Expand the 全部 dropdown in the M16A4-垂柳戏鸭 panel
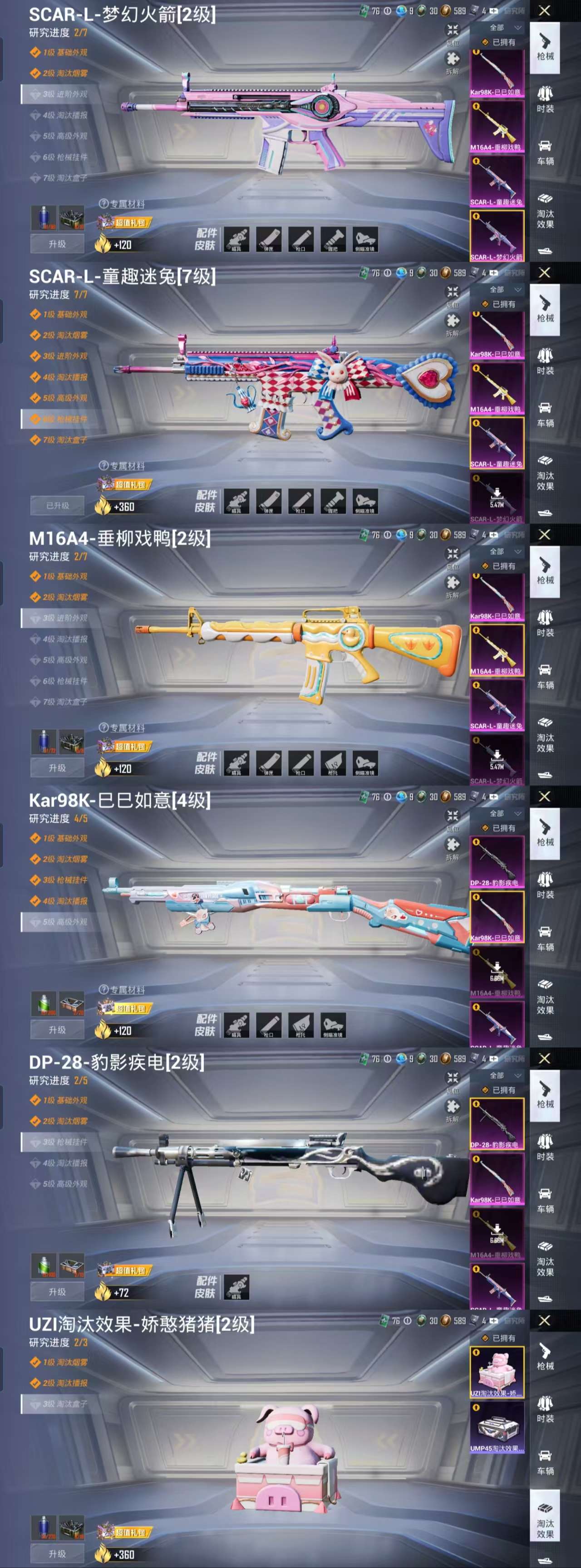 505,552
